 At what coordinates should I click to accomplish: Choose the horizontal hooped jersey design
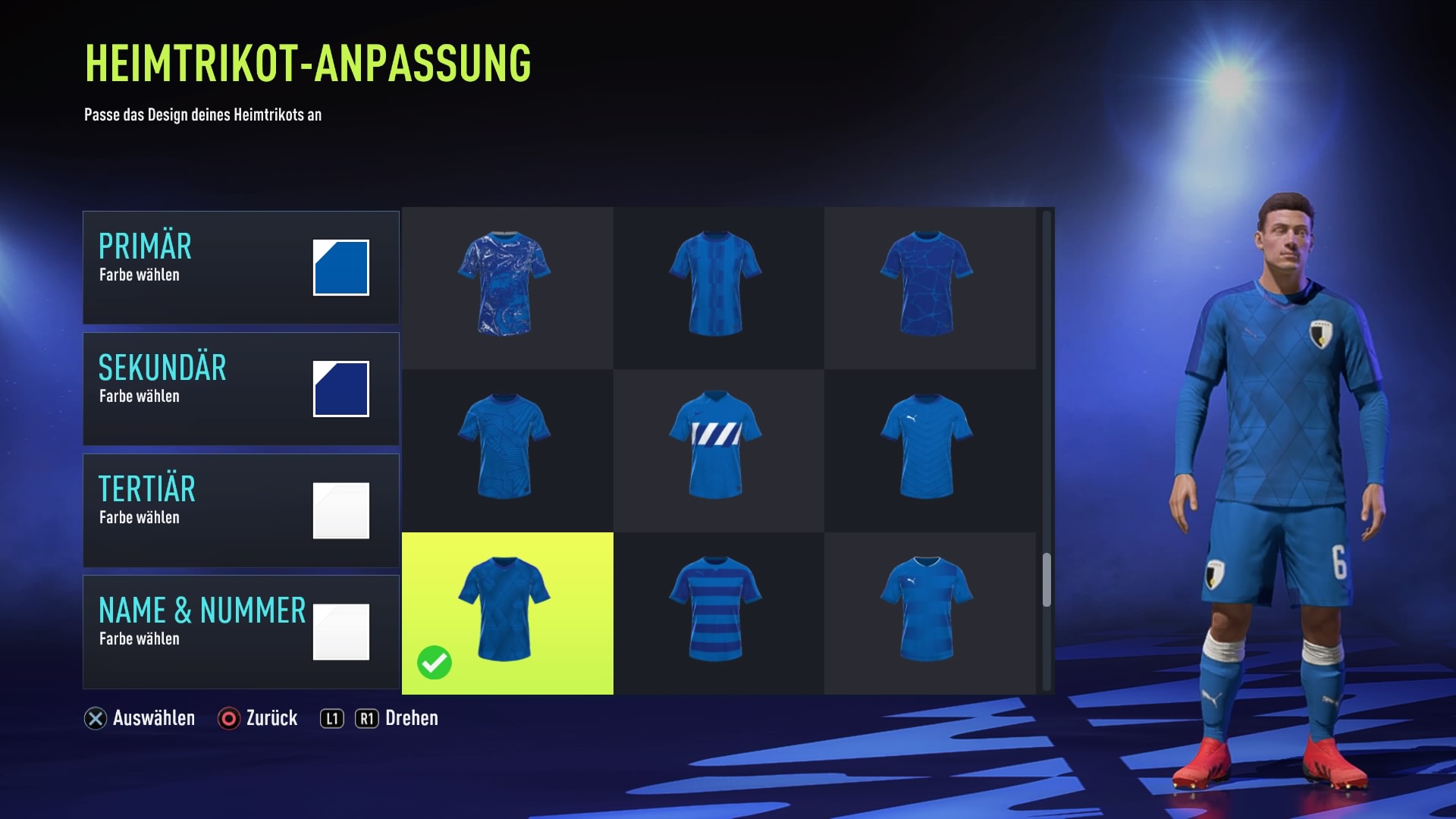[x=716, y=610]
